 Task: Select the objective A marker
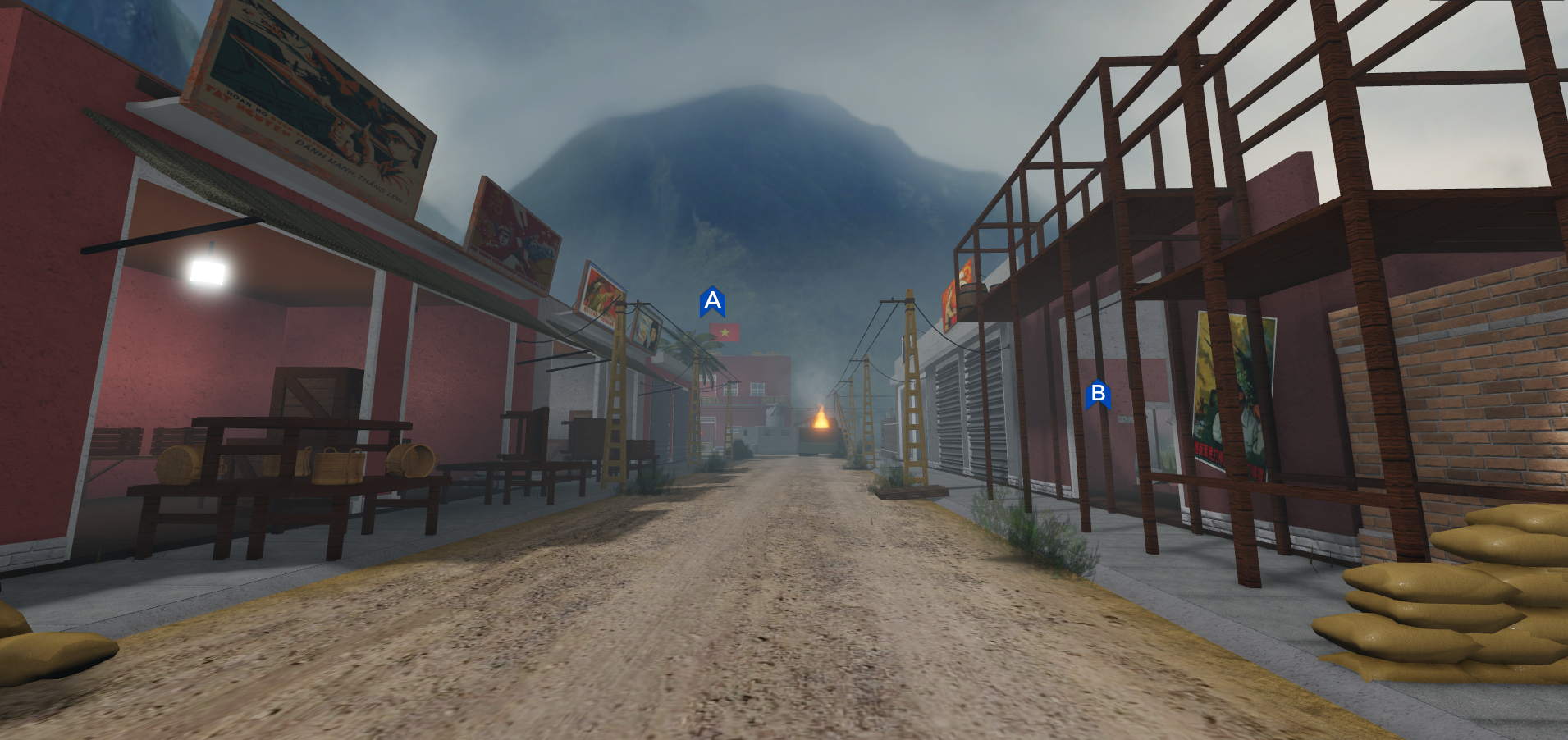[712, 302]
